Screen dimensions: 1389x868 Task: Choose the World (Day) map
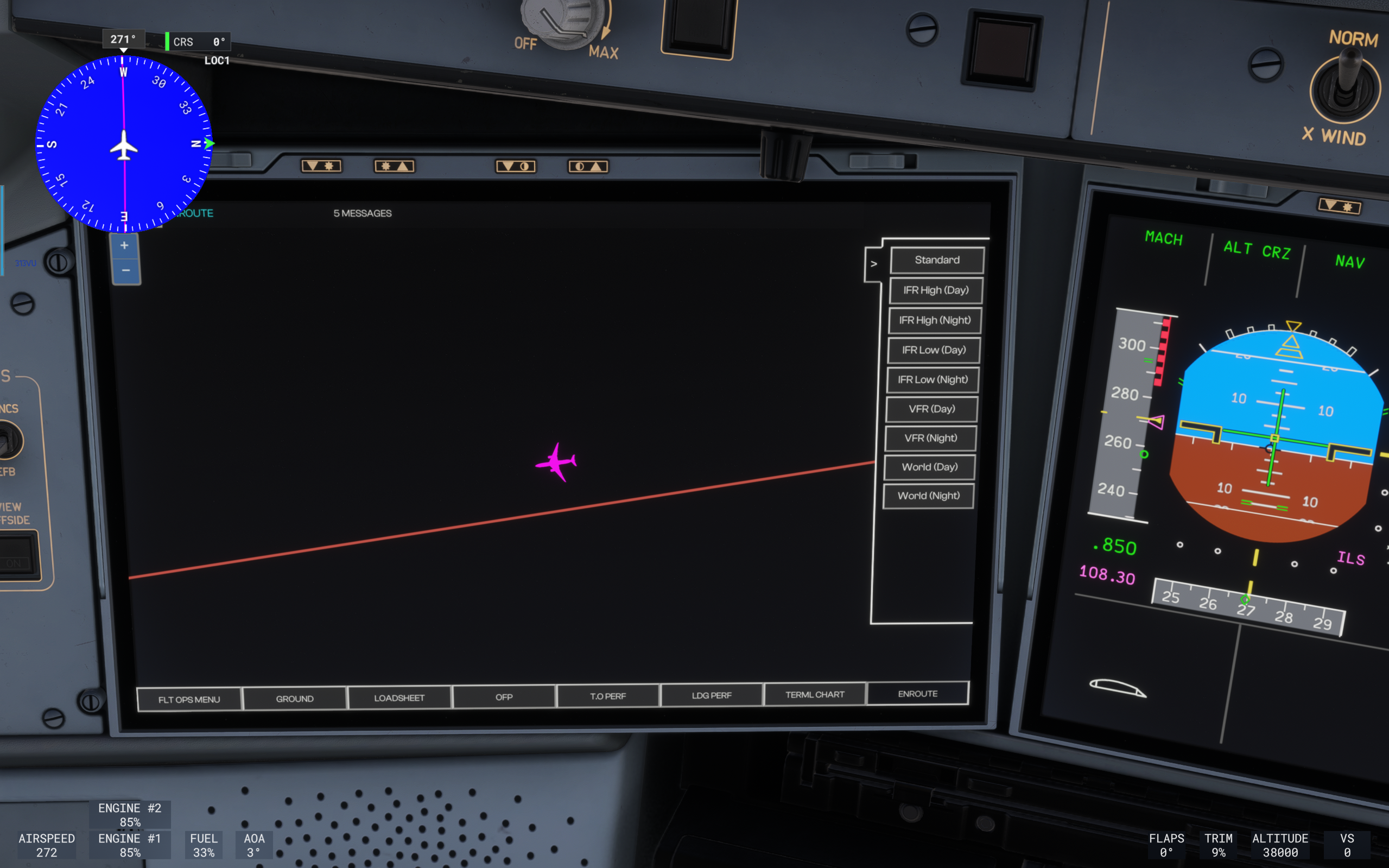tap(929, 467)
